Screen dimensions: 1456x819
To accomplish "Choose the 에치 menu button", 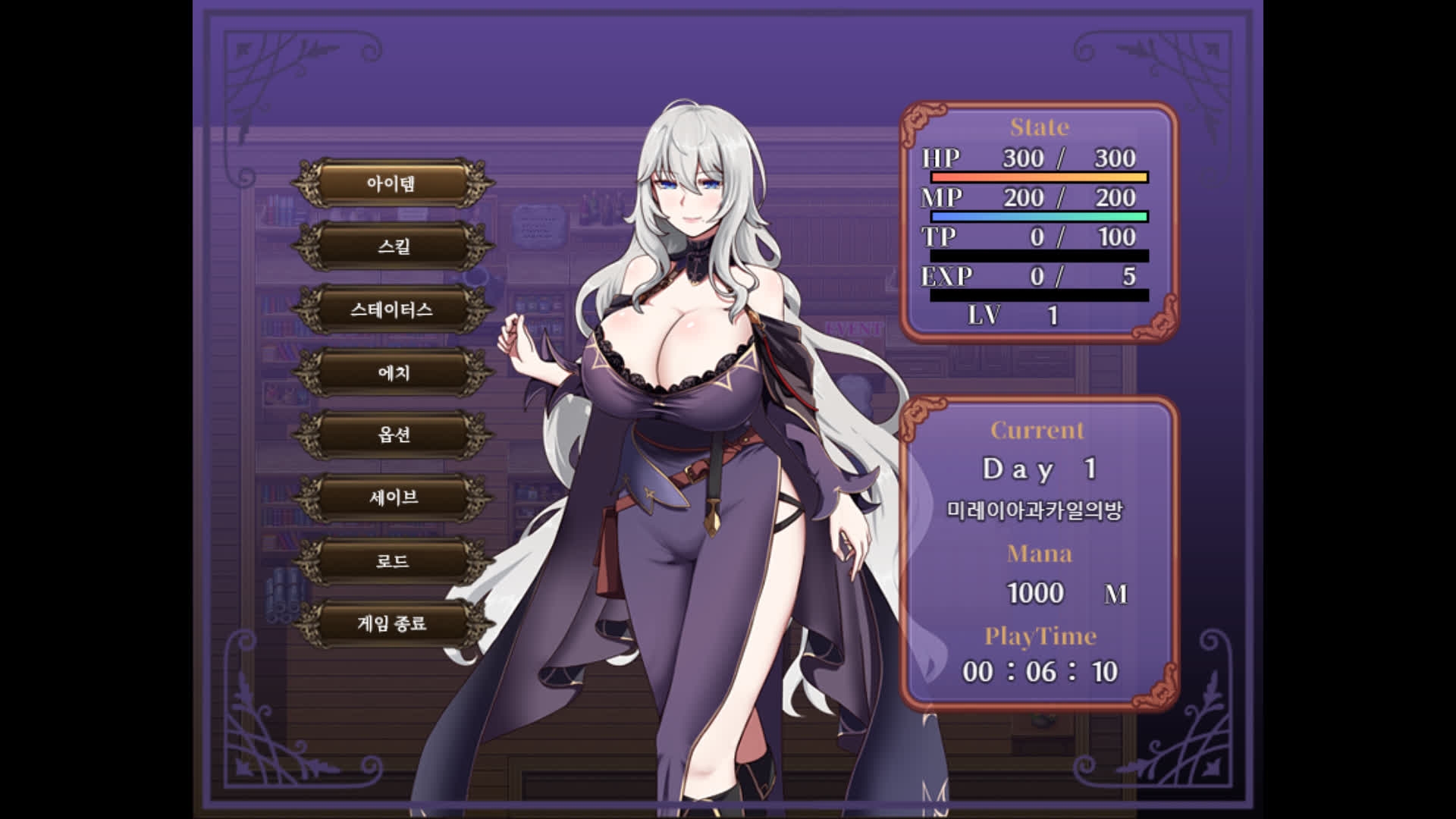I will pos(392,372).
